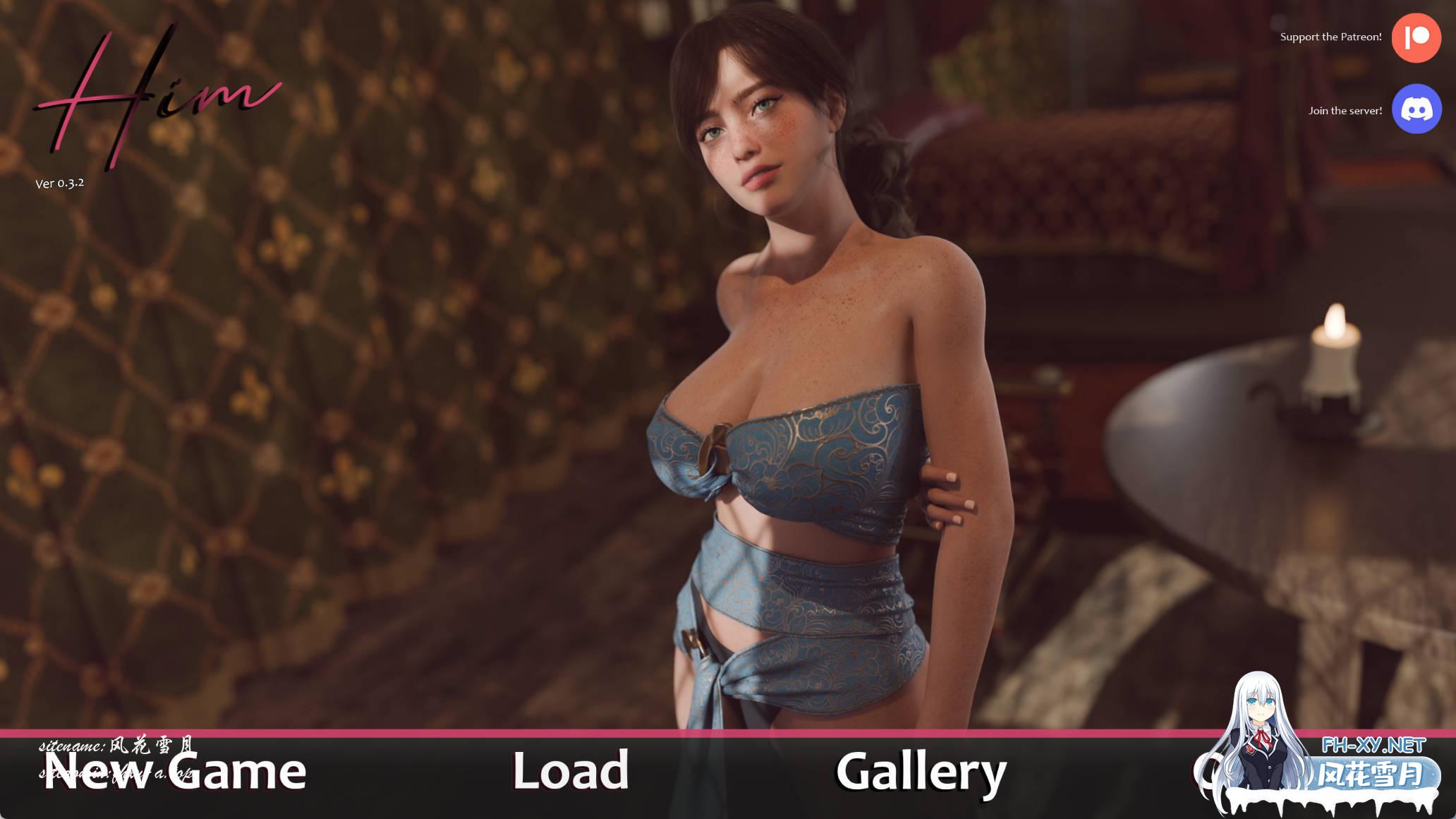
Task: Open the Load menu
Action: 570,771
